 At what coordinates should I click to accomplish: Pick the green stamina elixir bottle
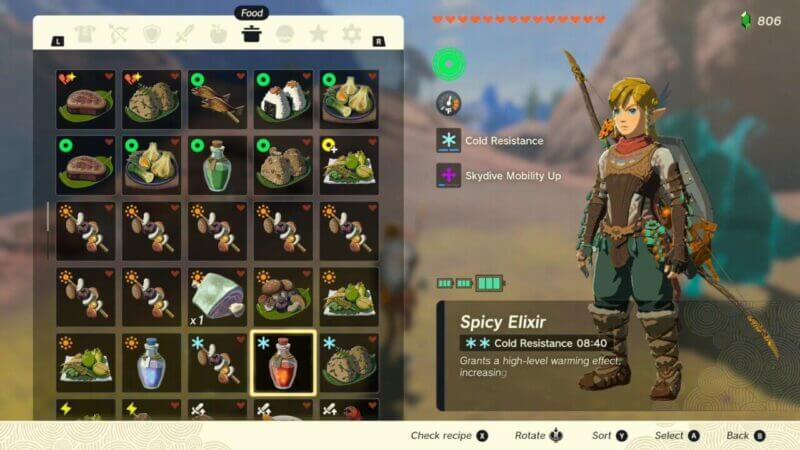(217, 165)
